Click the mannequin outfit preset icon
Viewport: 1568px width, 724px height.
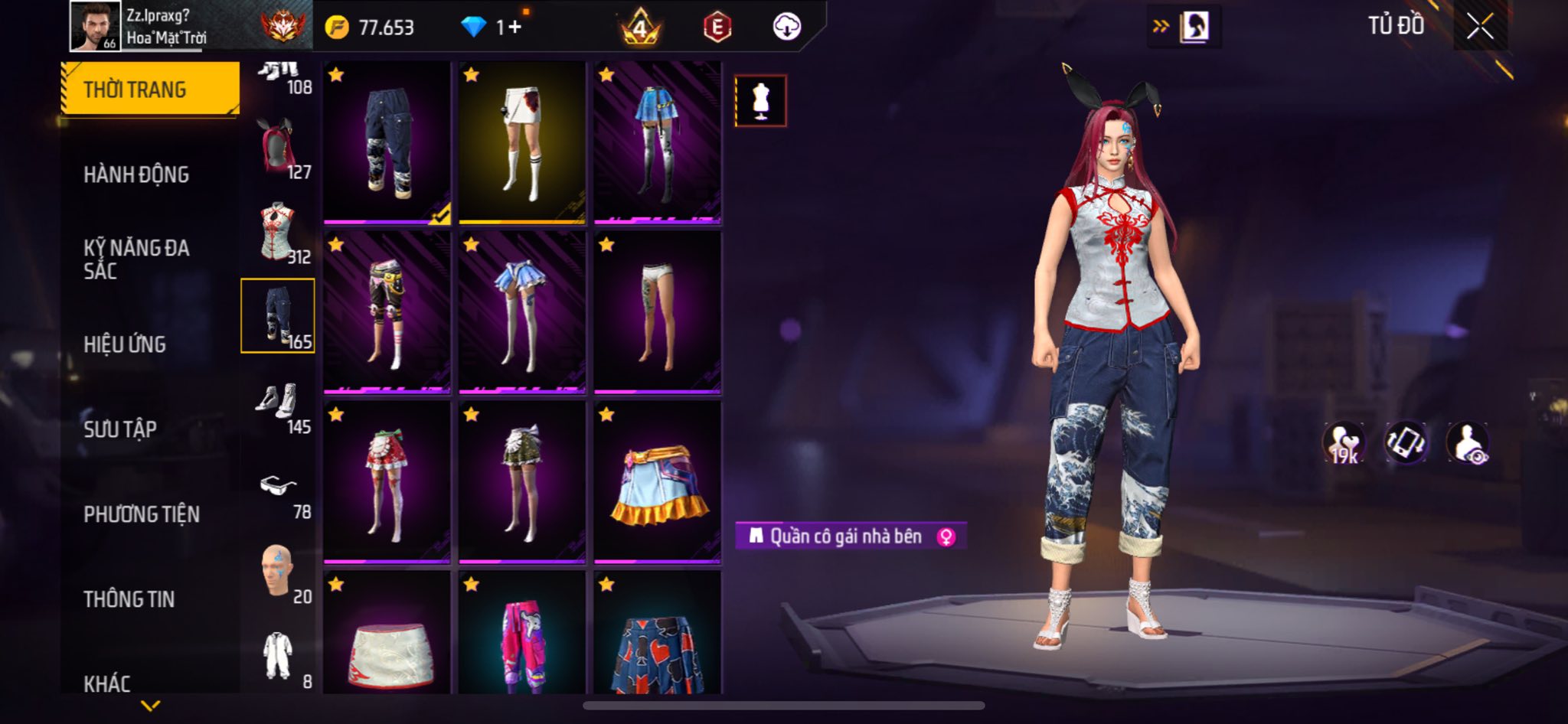[760, 100]
